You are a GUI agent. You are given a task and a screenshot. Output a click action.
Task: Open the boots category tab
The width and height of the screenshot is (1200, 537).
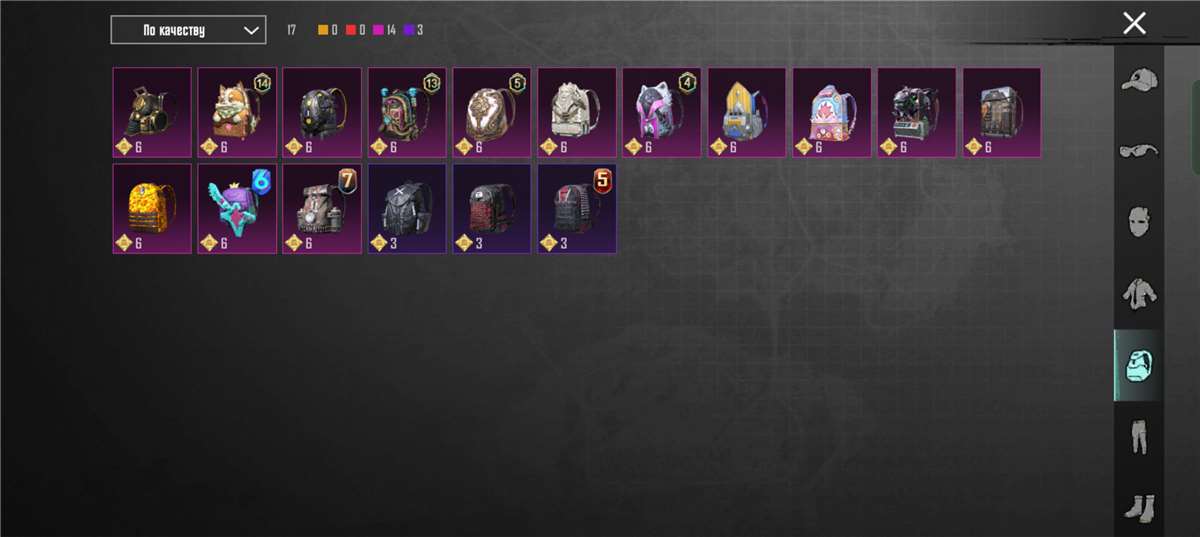click(1138, 507)
